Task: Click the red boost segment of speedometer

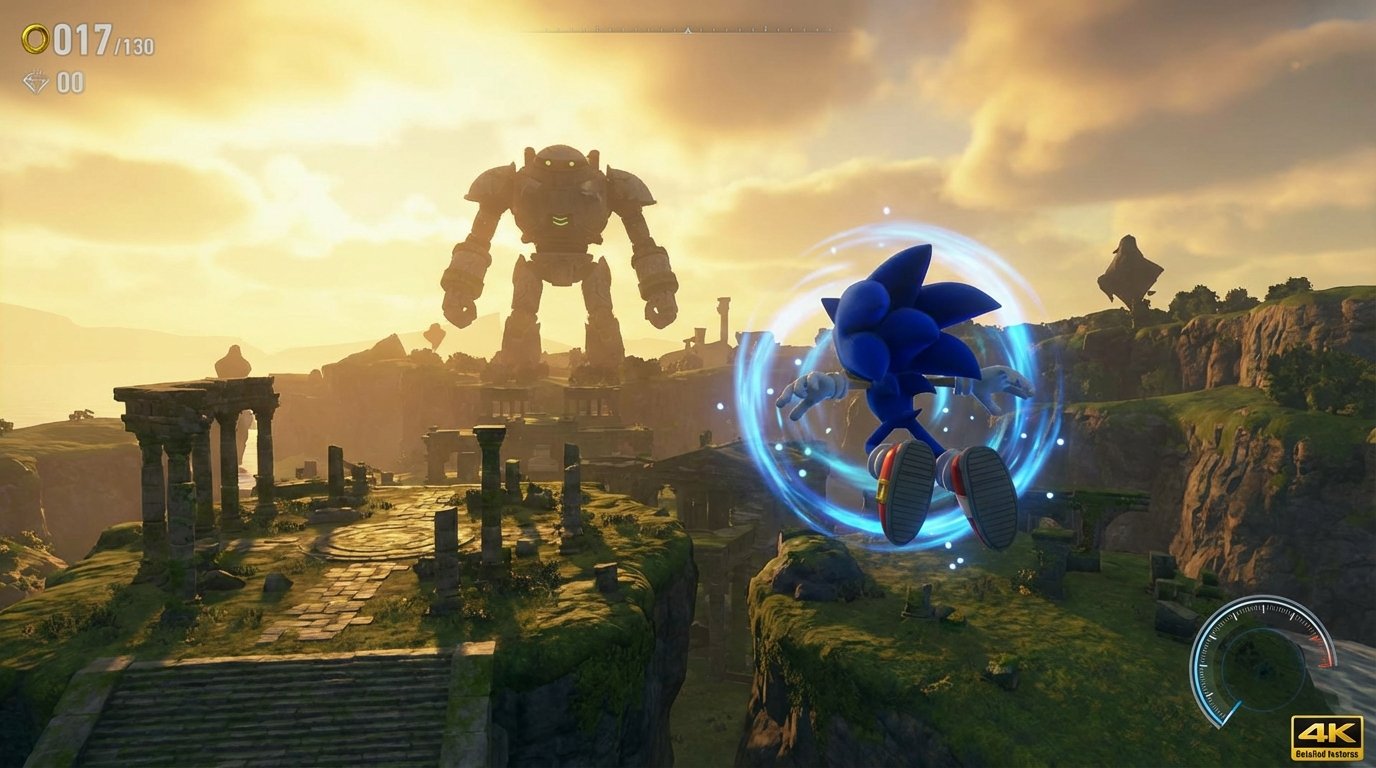Action: pyautogui.click(x=1322, y=651)
